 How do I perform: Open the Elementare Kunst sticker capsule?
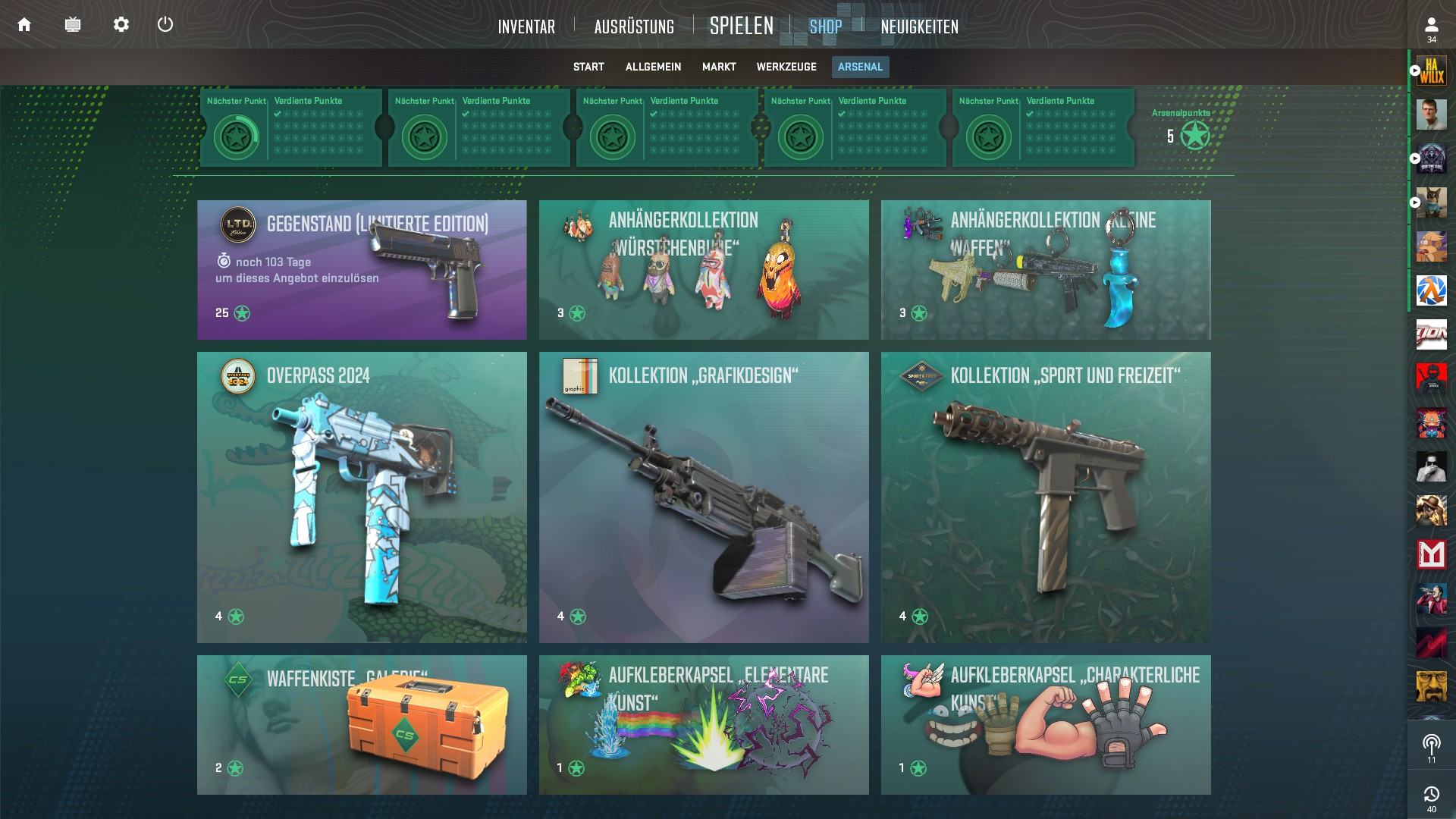click(x=704, y=725)
